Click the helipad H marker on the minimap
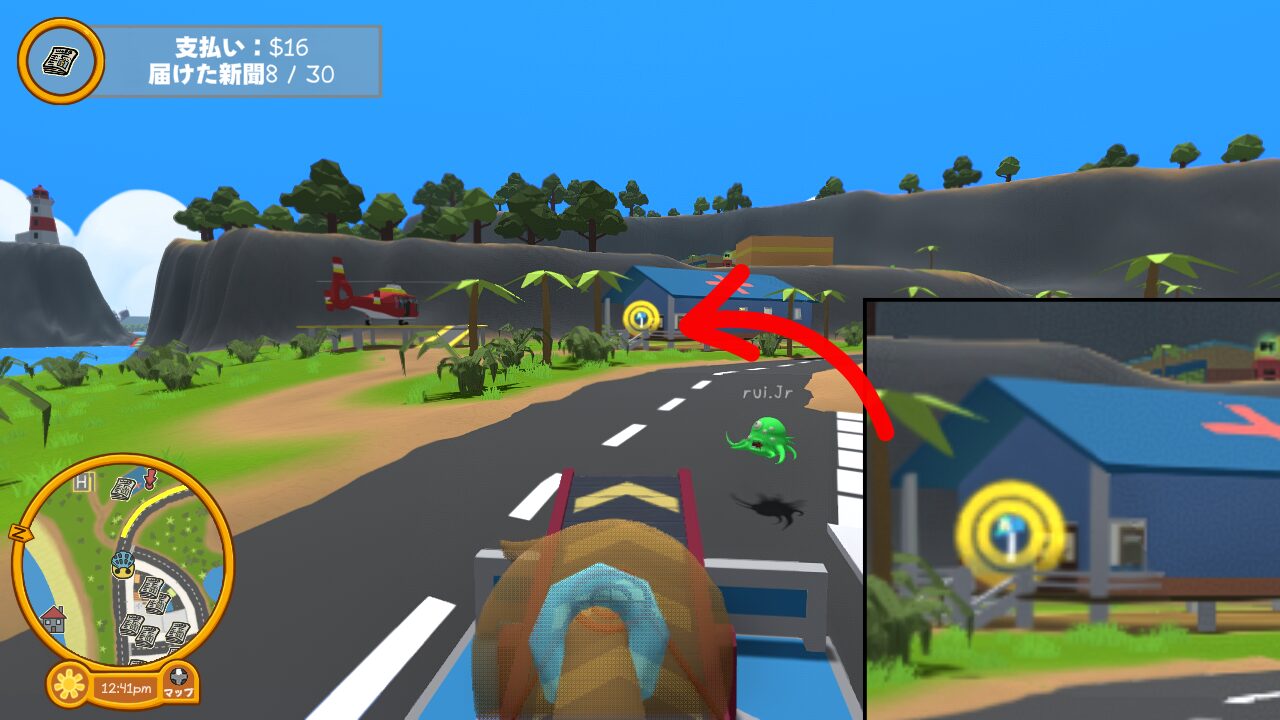The image size is (1280, 720). [83, 484]
